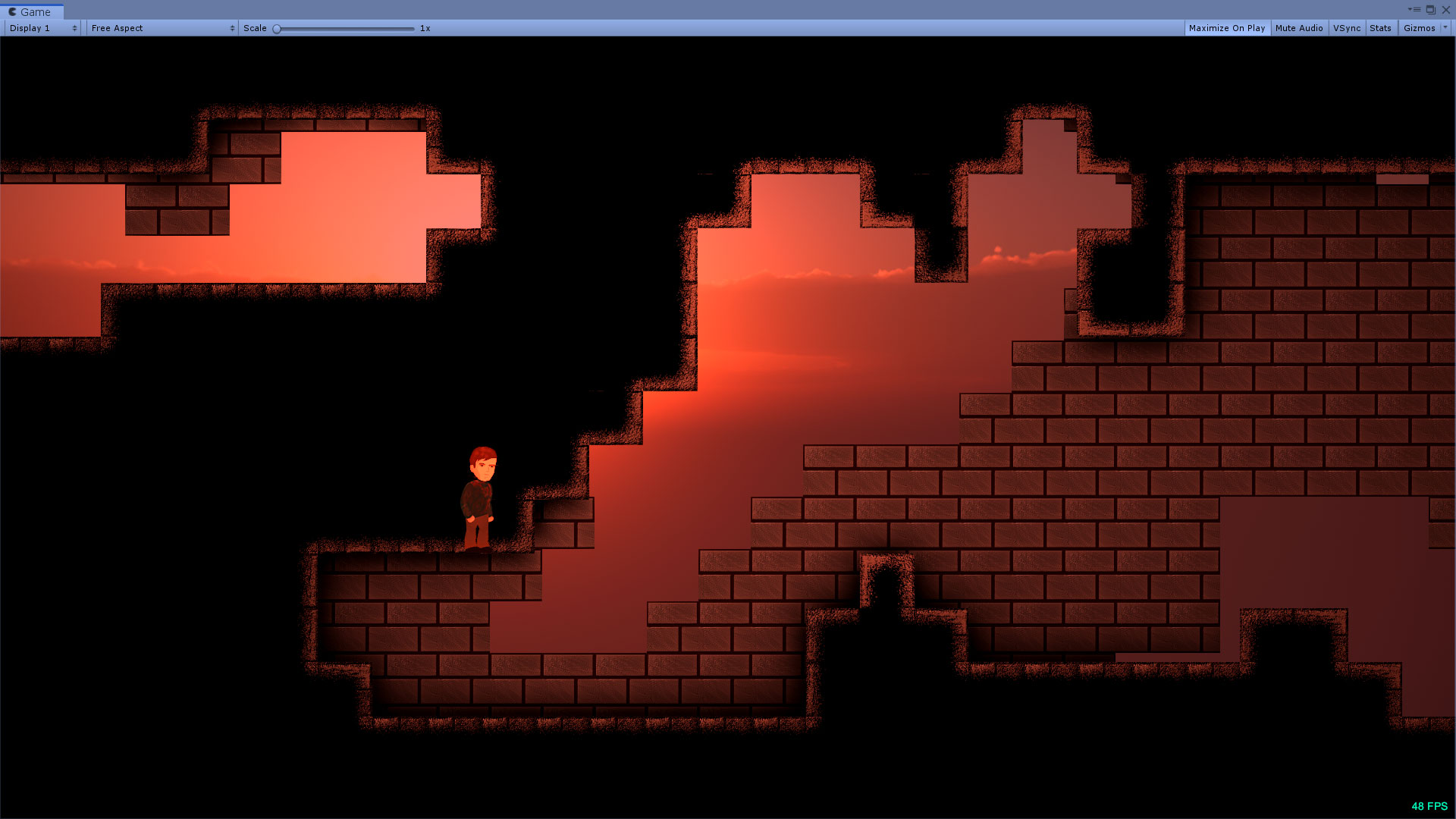Click the Unity logo on the Game tab
The height and width of the screenshot is (819, 1456).
[x=11, y=11]
